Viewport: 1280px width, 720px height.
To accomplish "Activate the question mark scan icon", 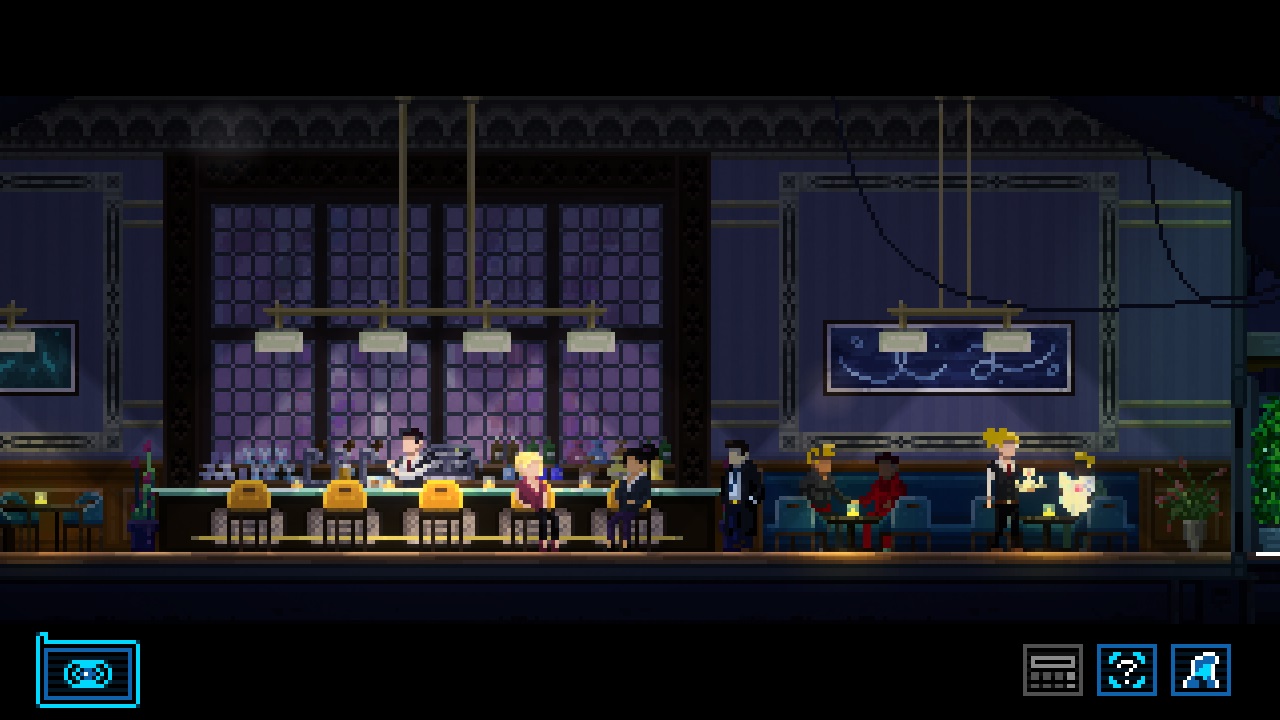I will [x=1127, y=670].
